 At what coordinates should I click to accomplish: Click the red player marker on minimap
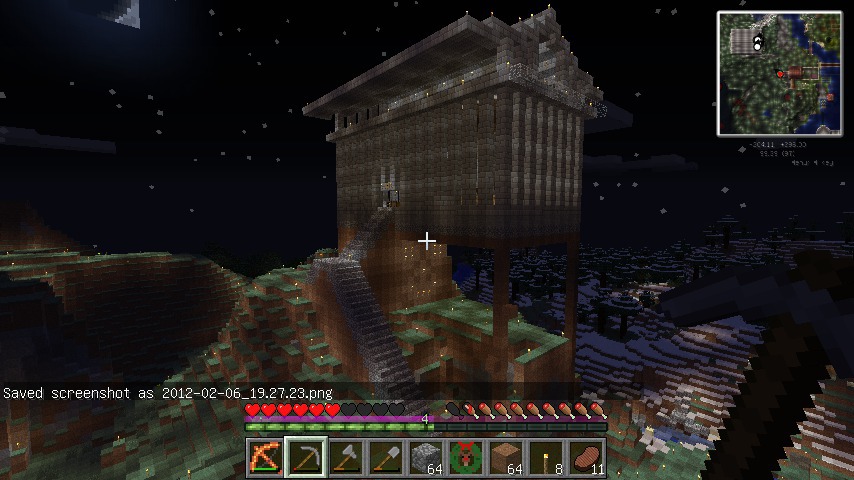tap(780, 74)
